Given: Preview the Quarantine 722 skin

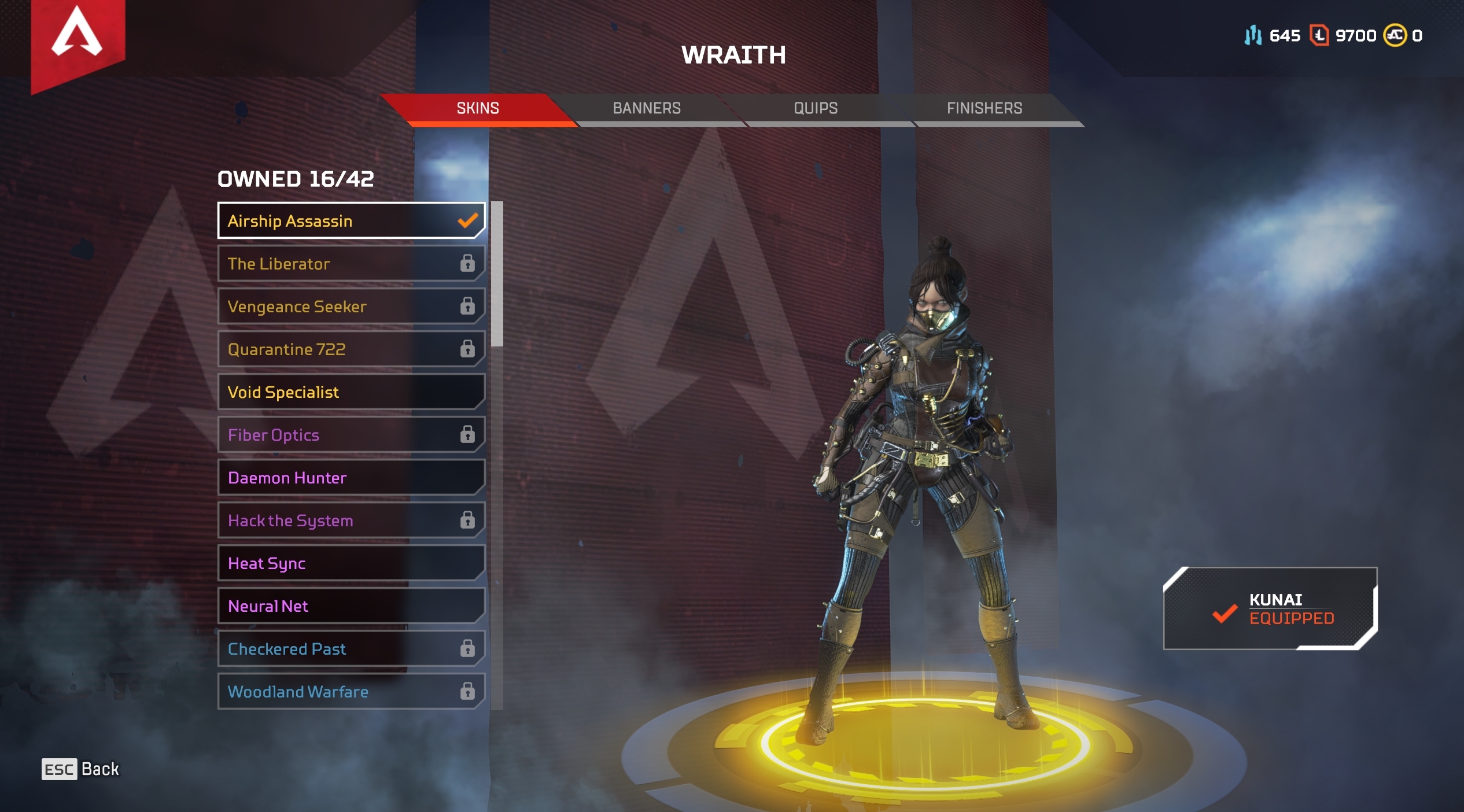Looking at the screenshot, I should click(351, 349).
